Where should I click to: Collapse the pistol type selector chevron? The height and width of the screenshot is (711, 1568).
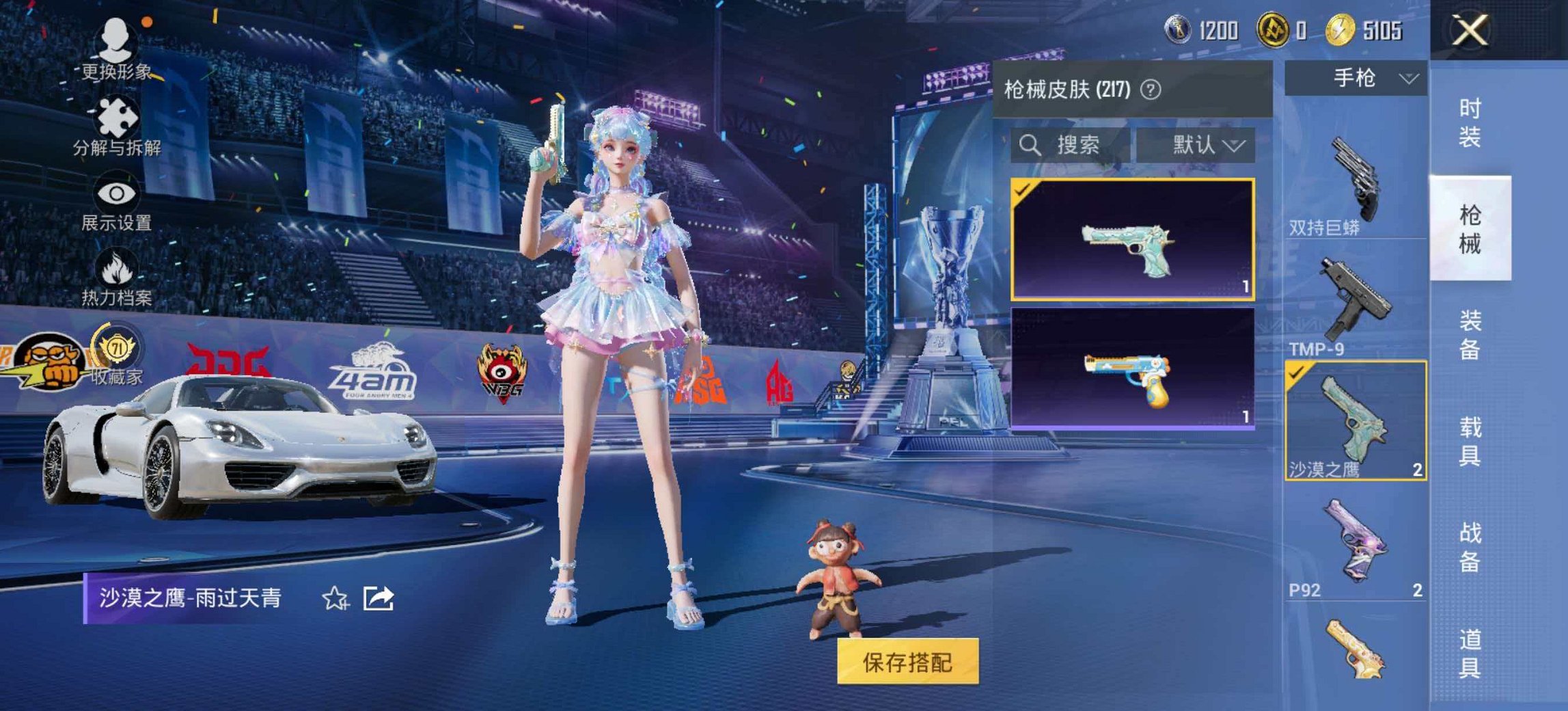click(1407, 79)
